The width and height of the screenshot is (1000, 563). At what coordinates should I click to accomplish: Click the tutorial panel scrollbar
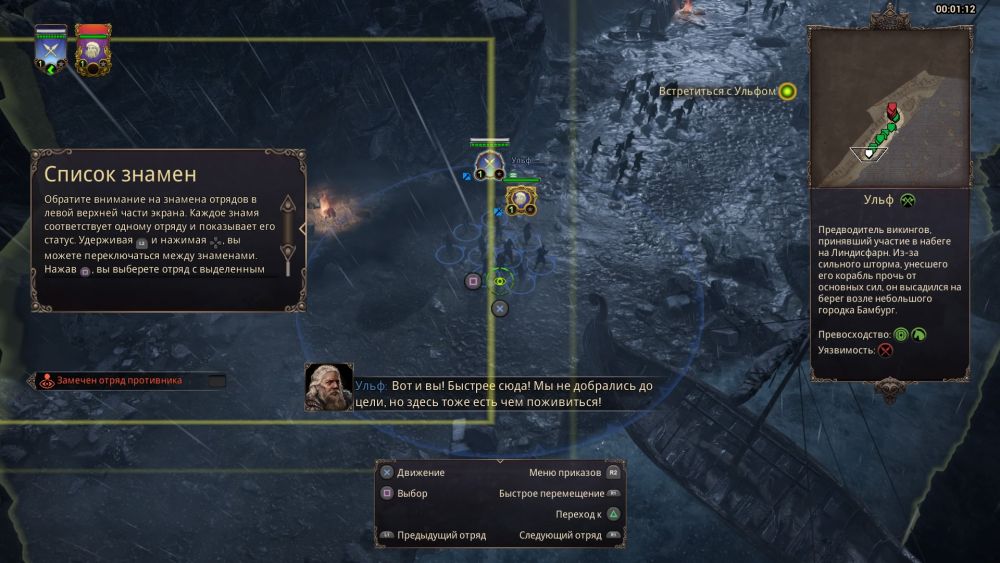point(287,233)
